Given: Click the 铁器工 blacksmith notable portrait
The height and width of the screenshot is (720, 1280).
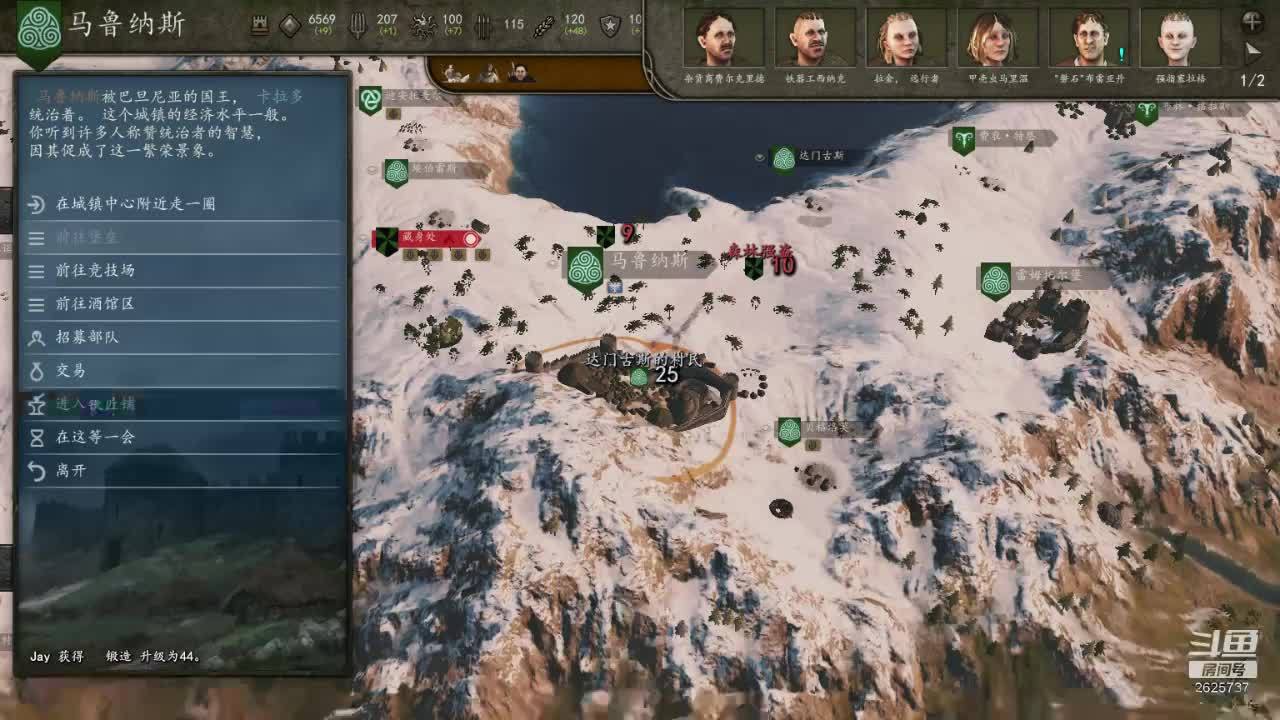Looking at the screenshot, I should [x=814, y=40].
